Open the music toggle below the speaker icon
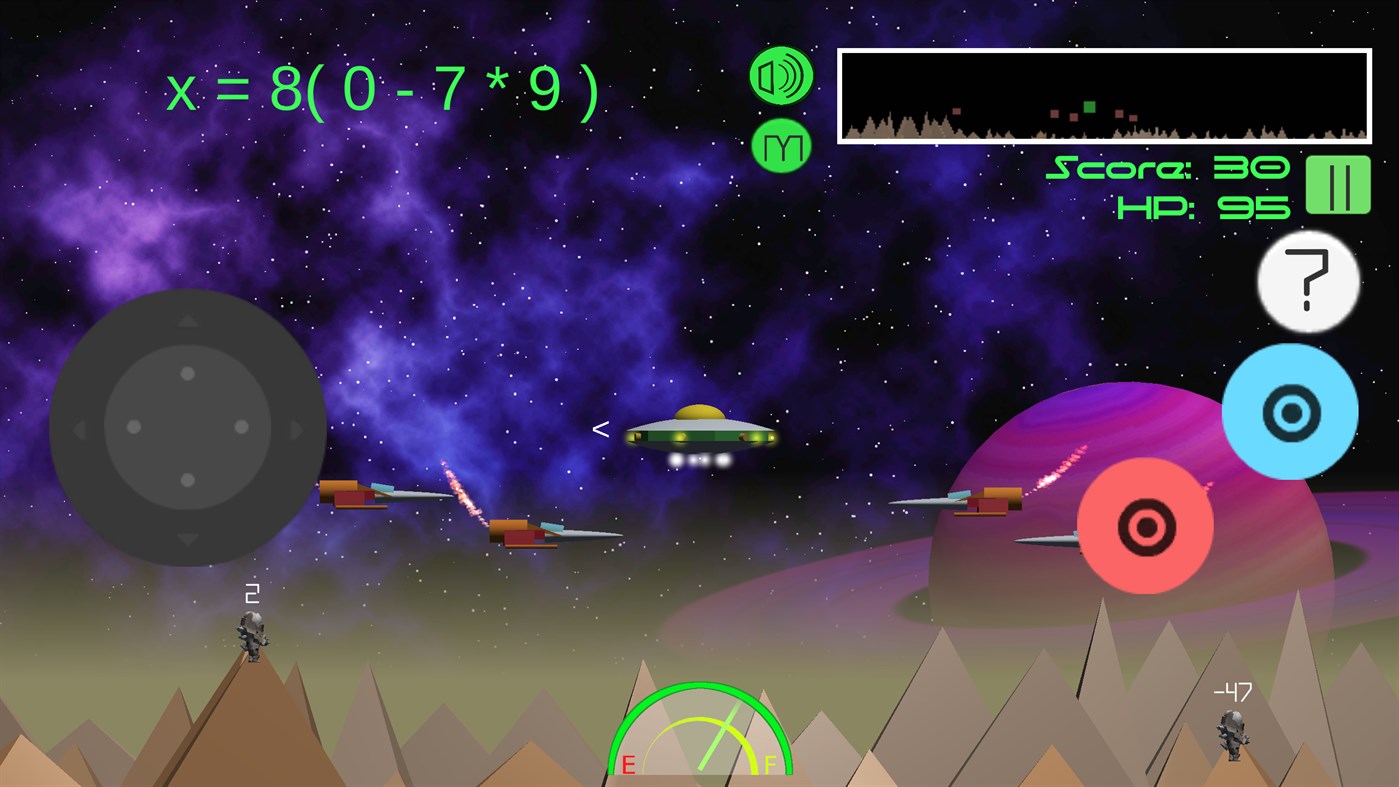 (x=781, y=148)
